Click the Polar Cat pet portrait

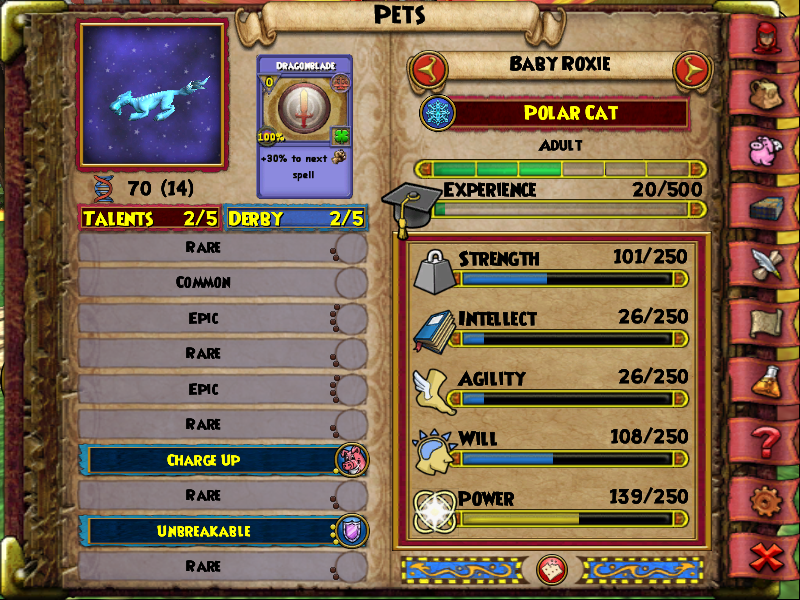(x=153, y=94)
